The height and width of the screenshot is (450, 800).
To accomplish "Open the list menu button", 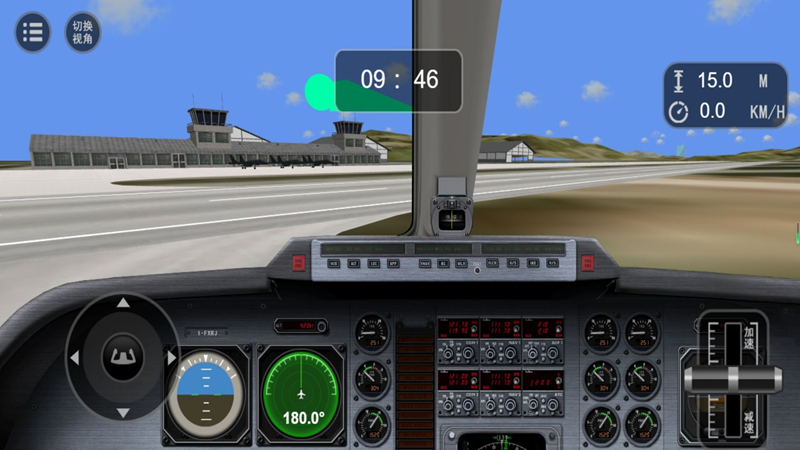I will pos(32,32).
